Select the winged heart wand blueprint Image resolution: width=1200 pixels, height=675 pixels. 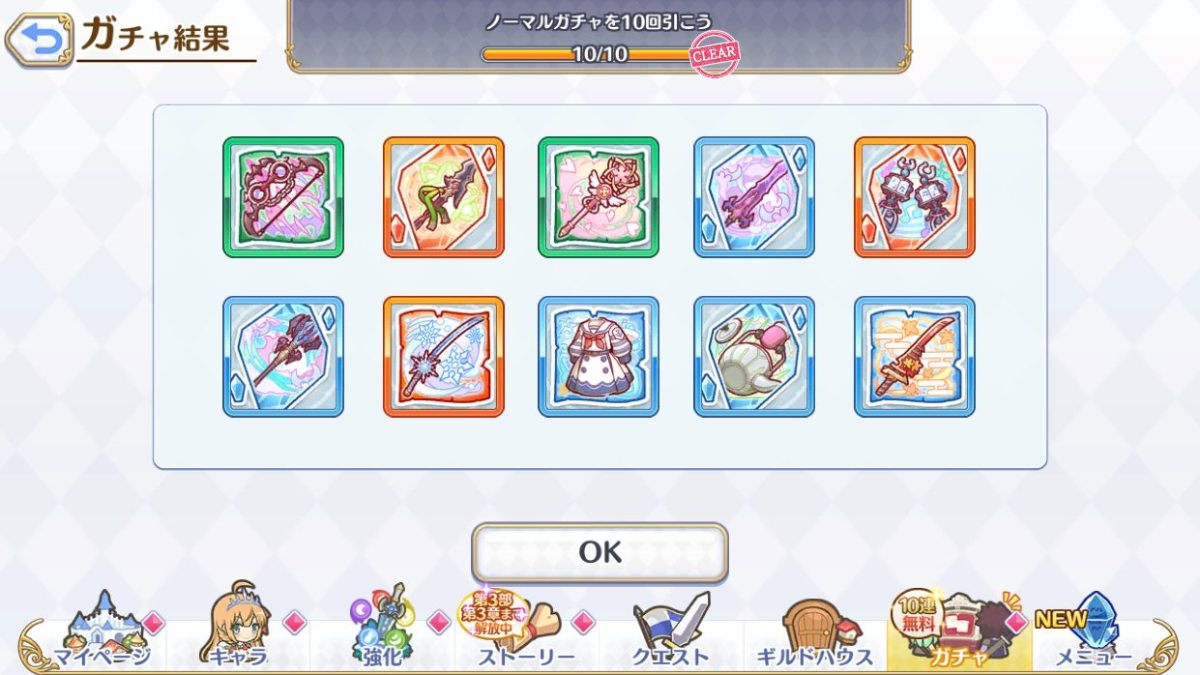click(x=598, y=197)
